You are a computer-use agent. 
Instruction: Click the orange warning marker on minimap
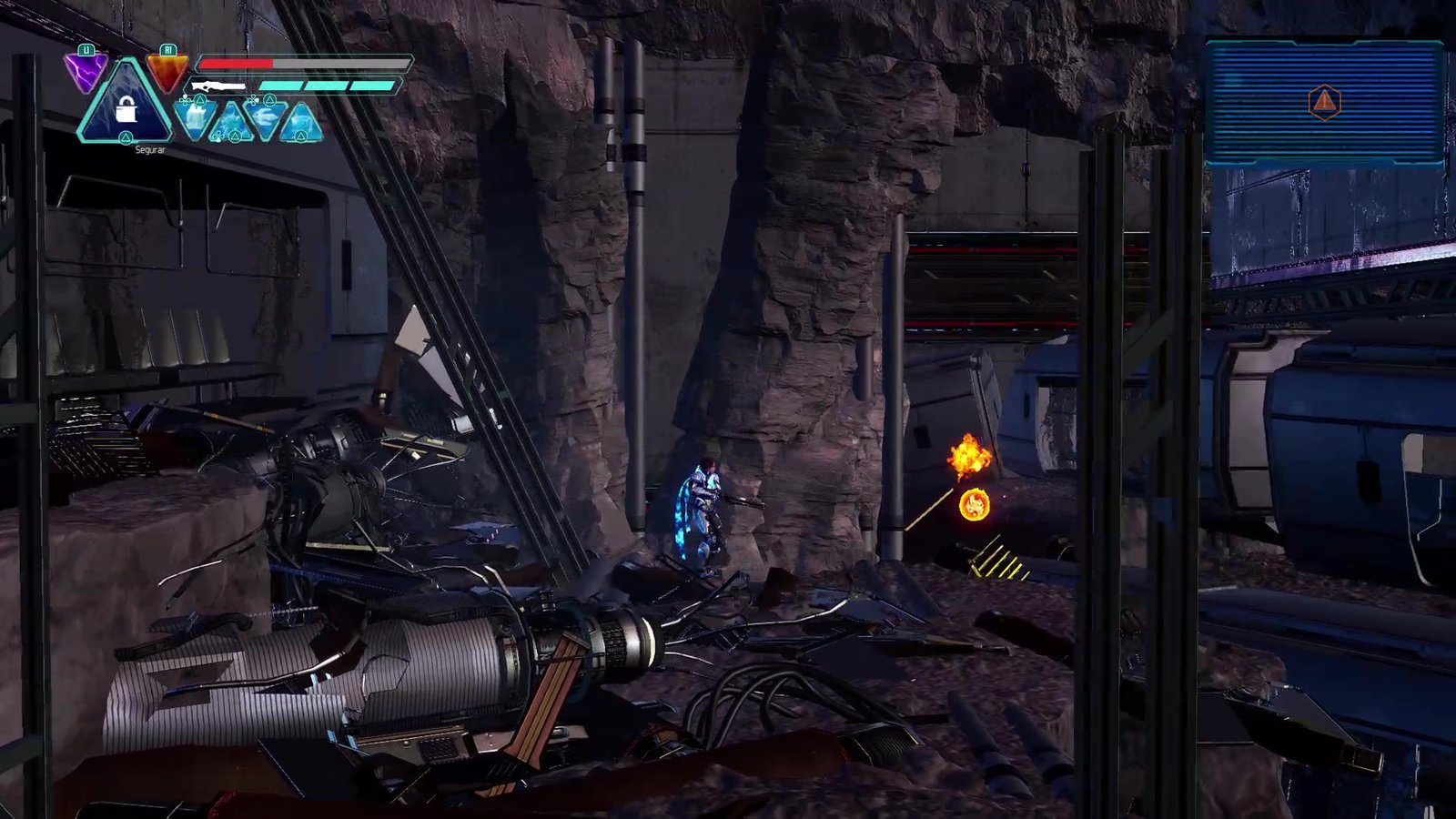click(1324, 102)
